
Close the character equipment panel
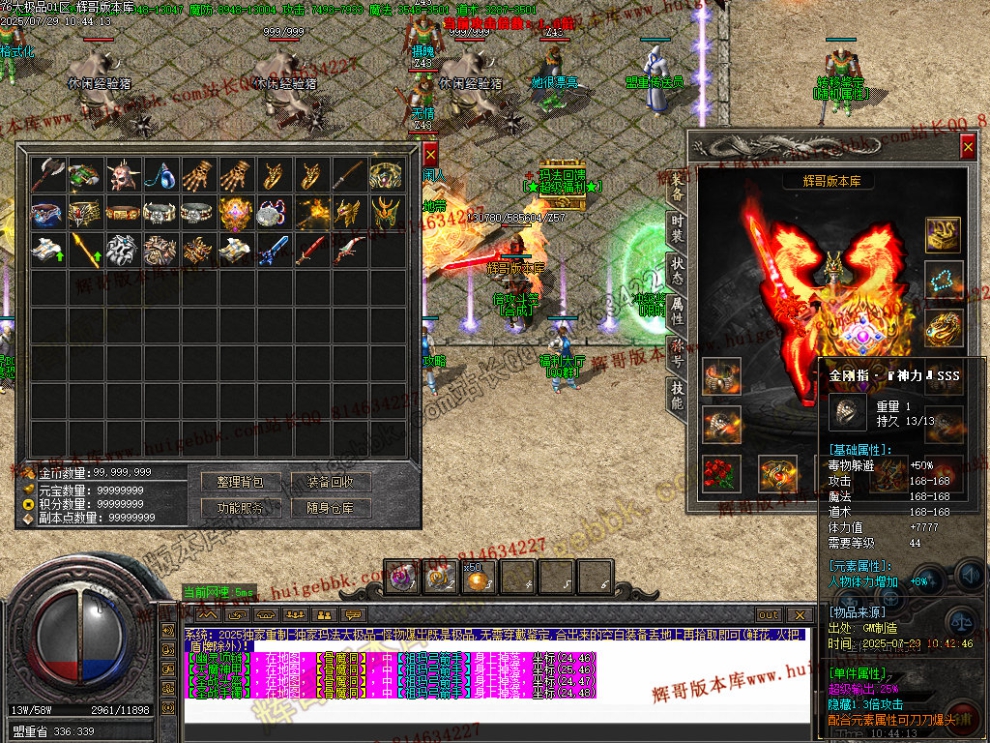[967, 147]
